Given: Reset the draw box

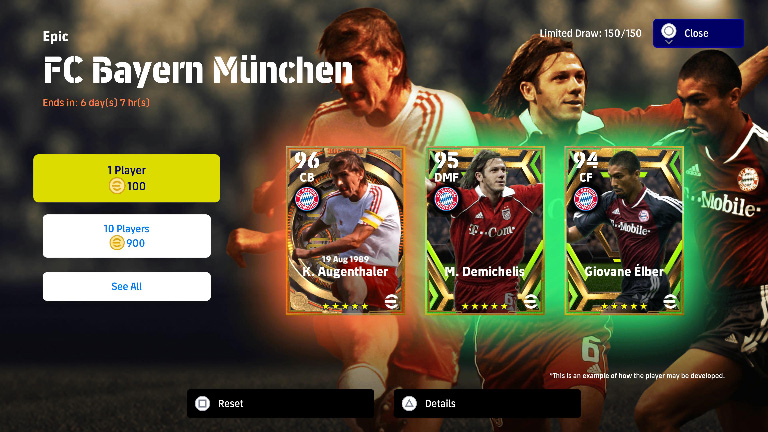Looking at the screenshot, I should 280,404.
